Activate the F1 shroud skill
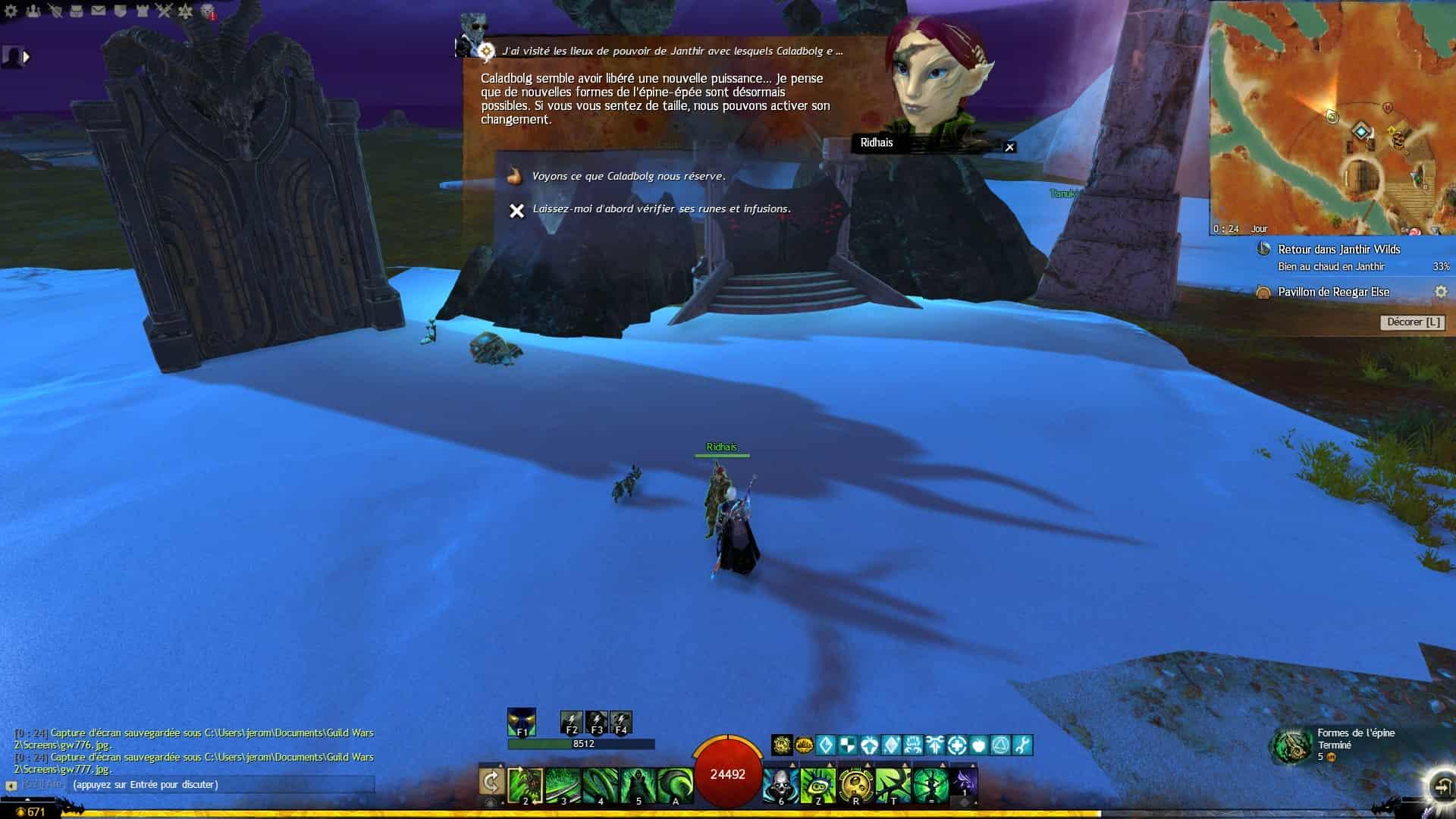Screen dimensions: 1456x819 pos(522,722)
